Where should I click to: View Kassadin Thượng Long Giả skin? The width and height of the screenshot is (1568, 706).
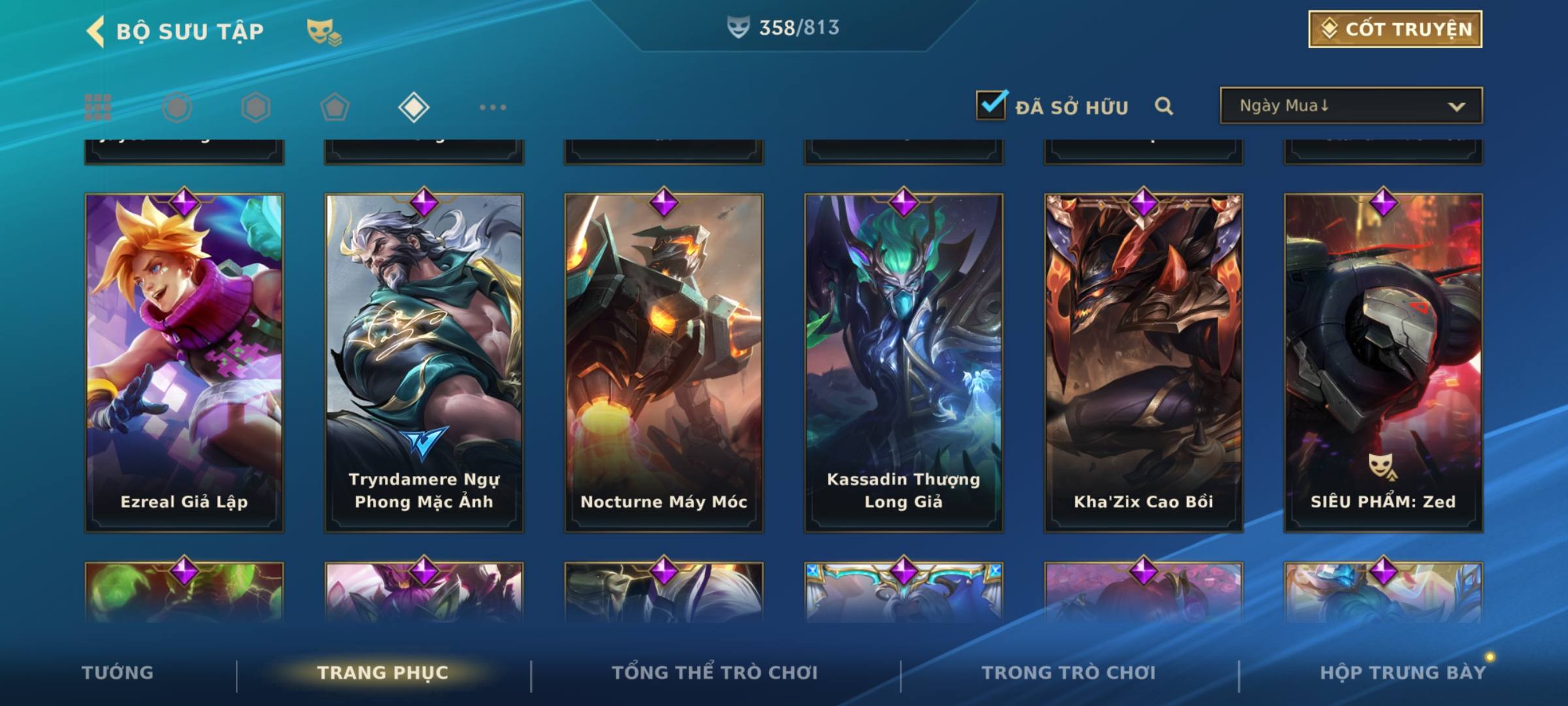pos(904,363)
